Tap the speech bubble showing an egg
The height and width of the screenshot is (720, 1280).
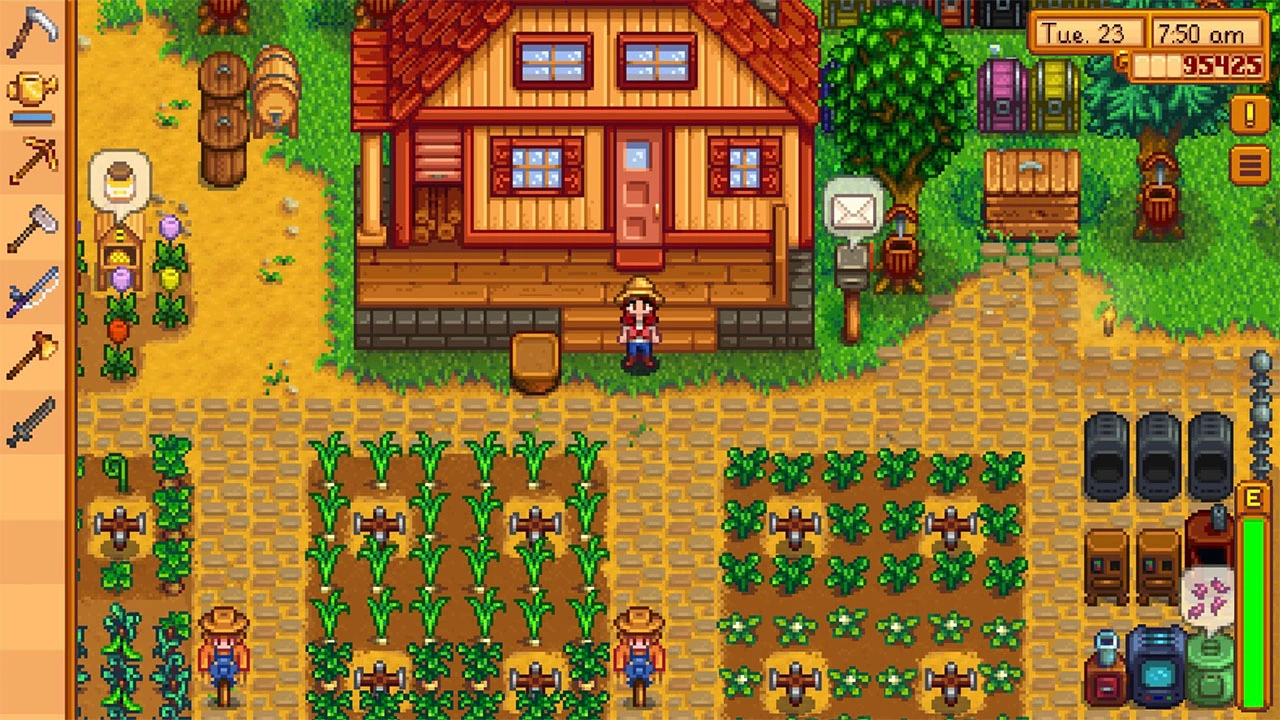tap(120, 183)
